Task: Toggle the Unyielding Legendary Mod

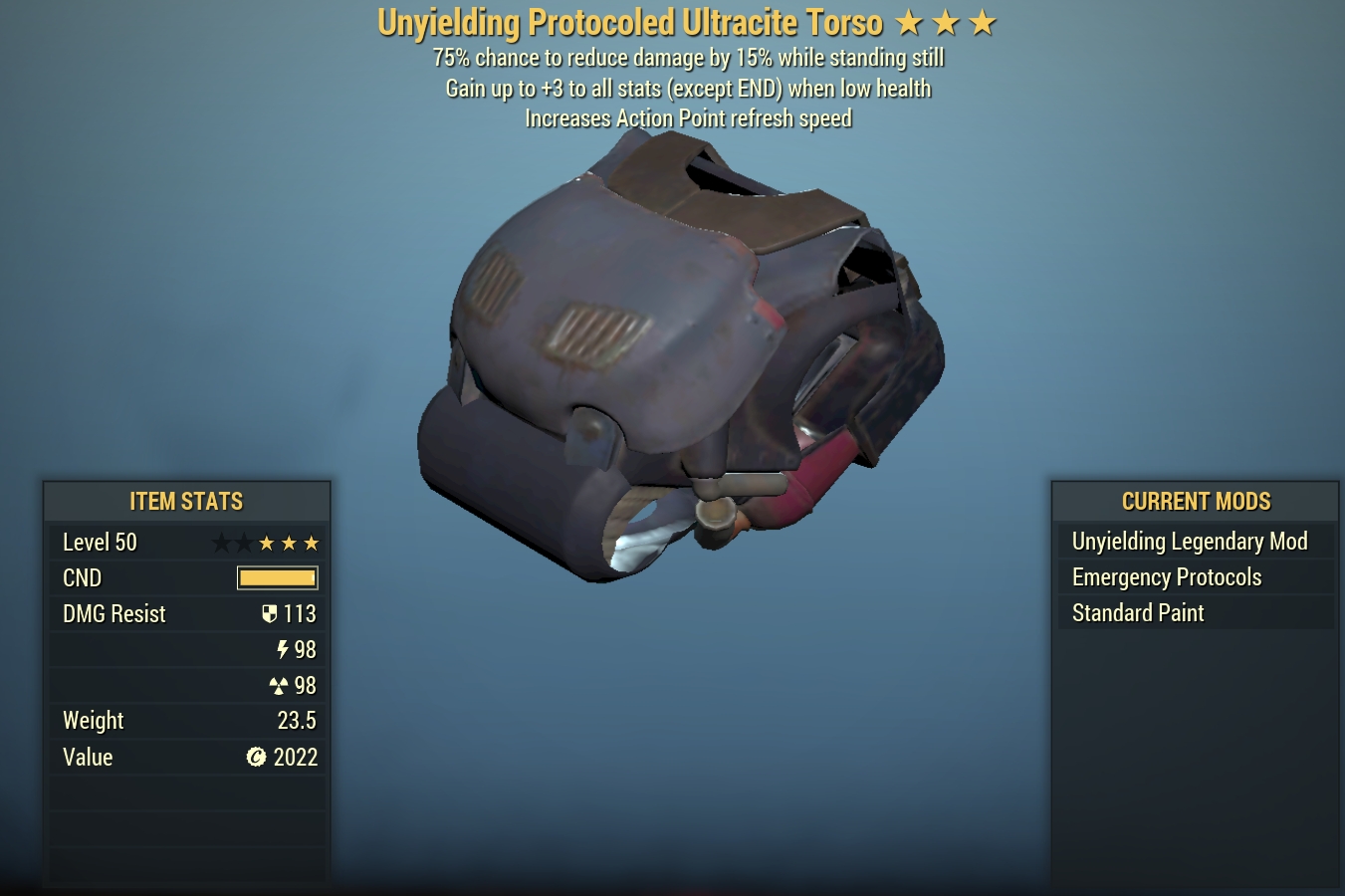Action: coord(1190,542)
